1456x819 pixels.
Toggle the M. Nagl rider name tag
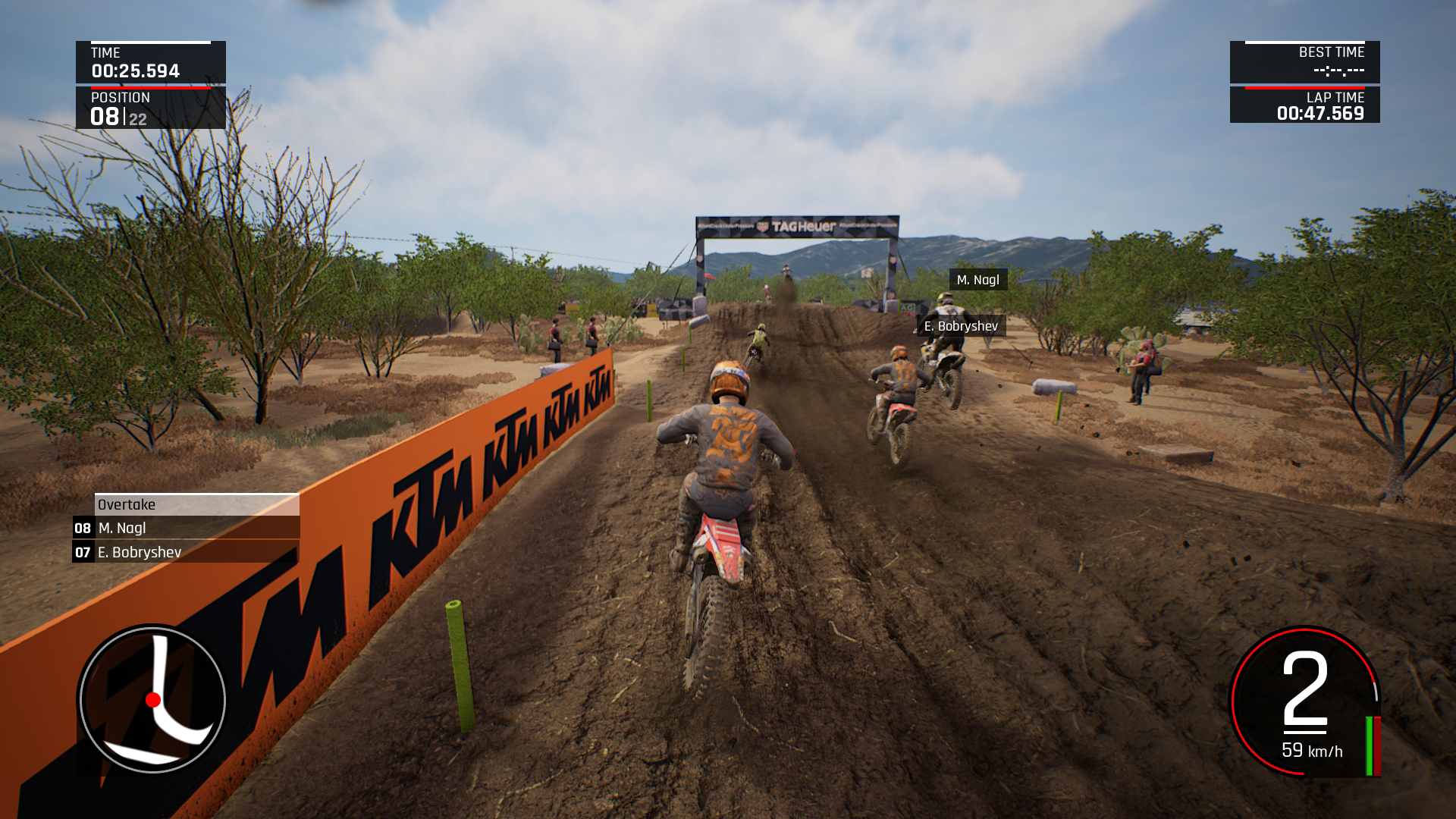coord(978,281)
